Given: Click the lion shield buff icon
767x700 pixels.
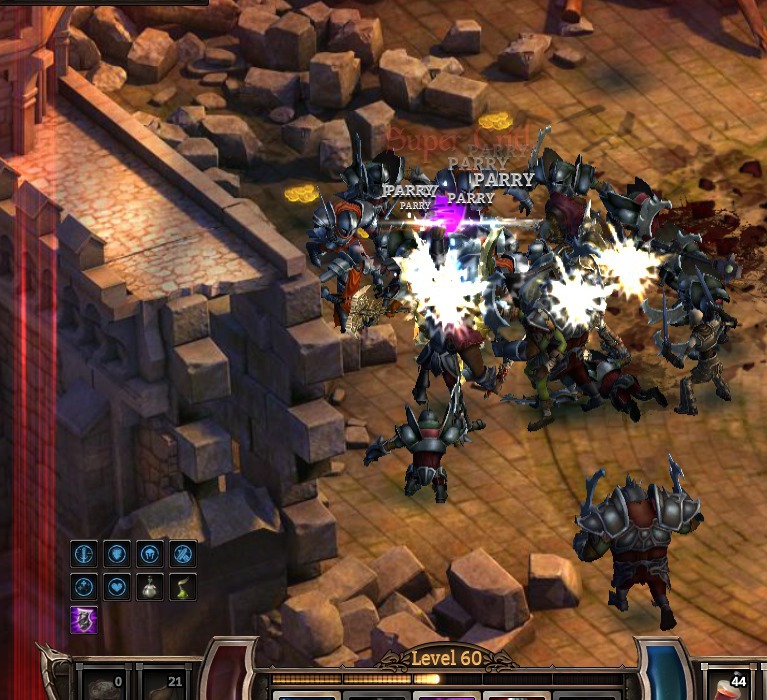Looking at the screenshot, I should [116, 553].
